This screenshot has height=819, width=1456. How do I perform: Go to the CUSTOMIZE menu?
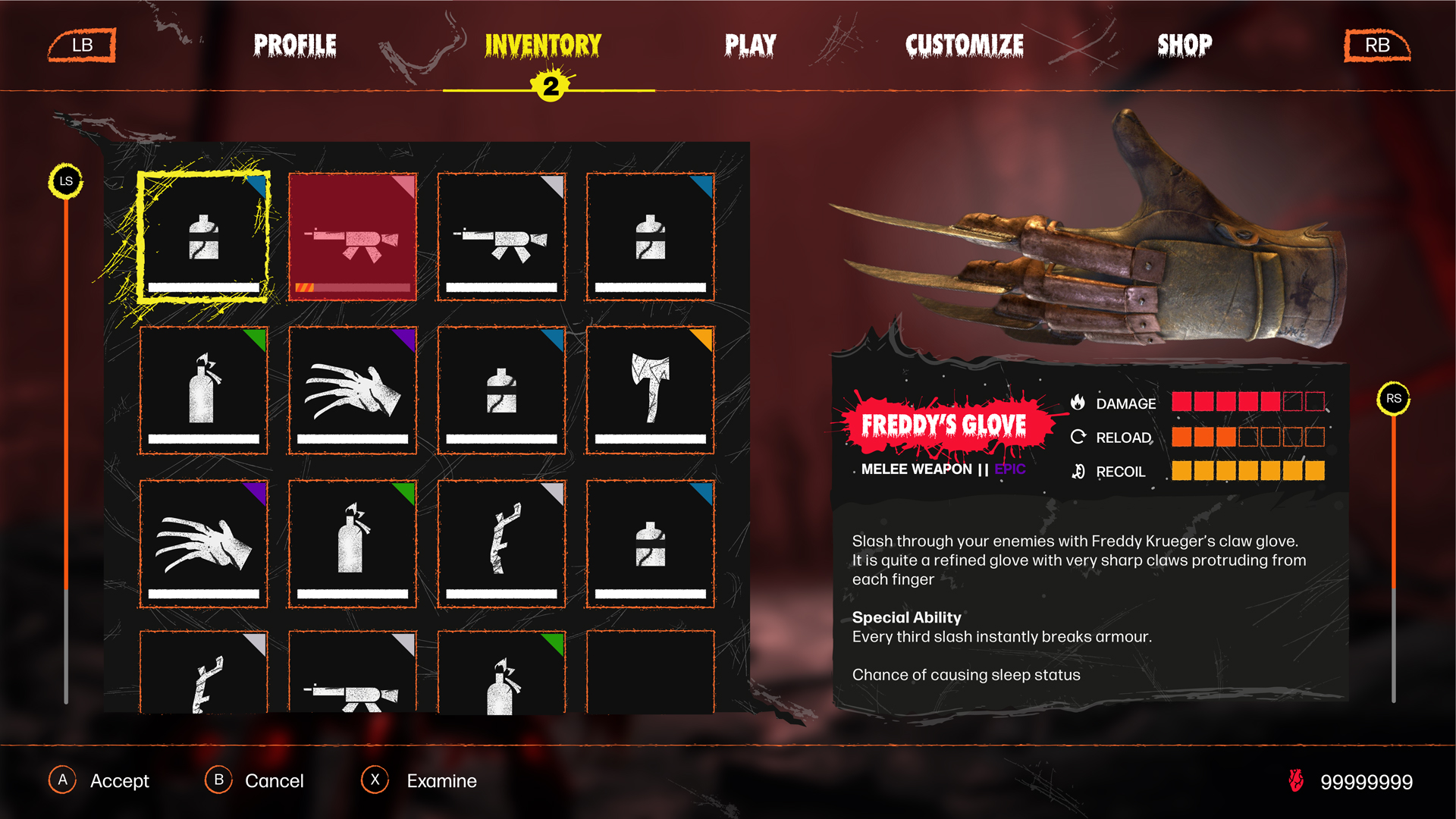pyautogui.click(x=965, y=45)
